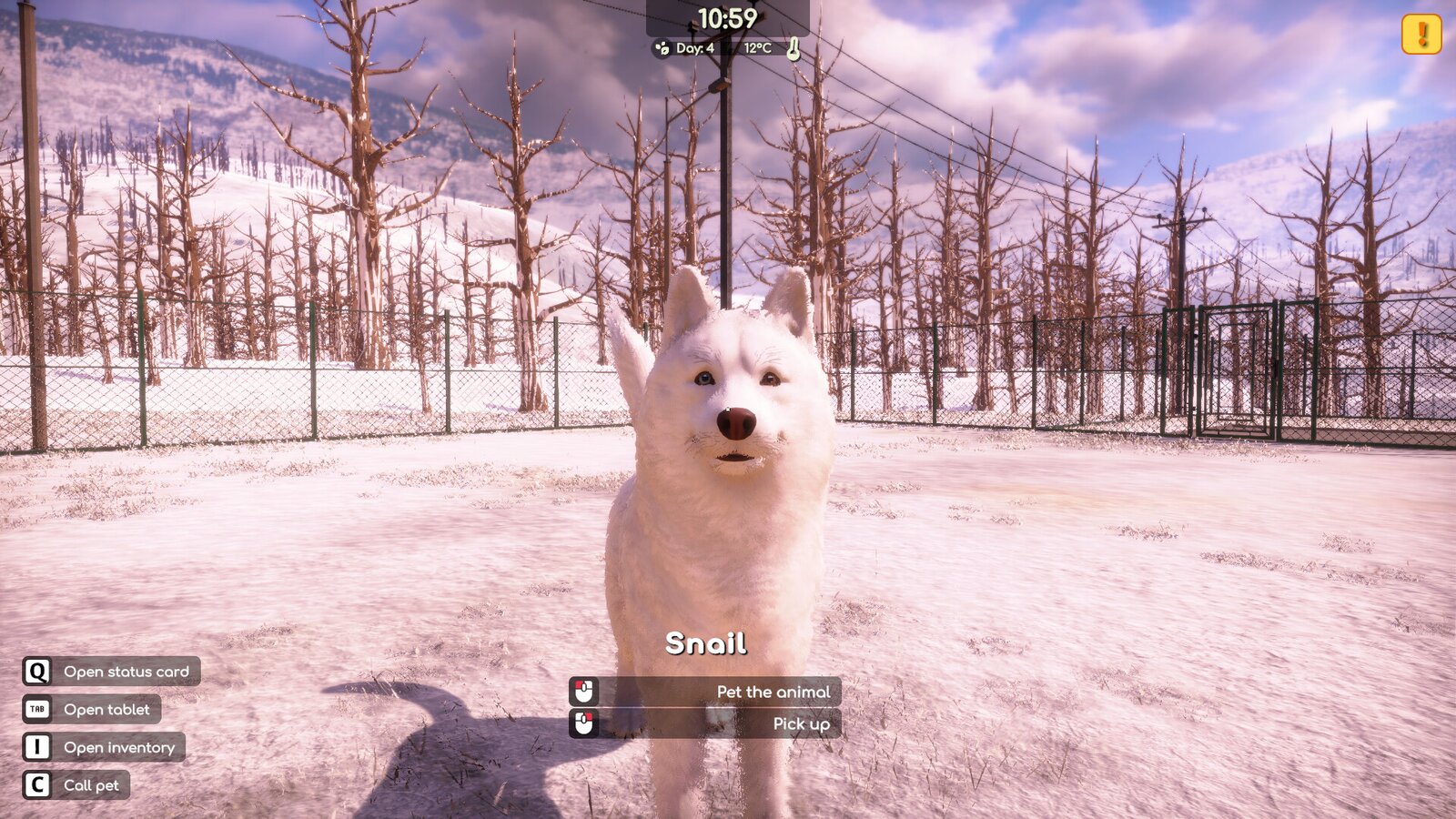1456x819 pixels.
Task: Click the C key icon for call pet
Action: point(36,784)
